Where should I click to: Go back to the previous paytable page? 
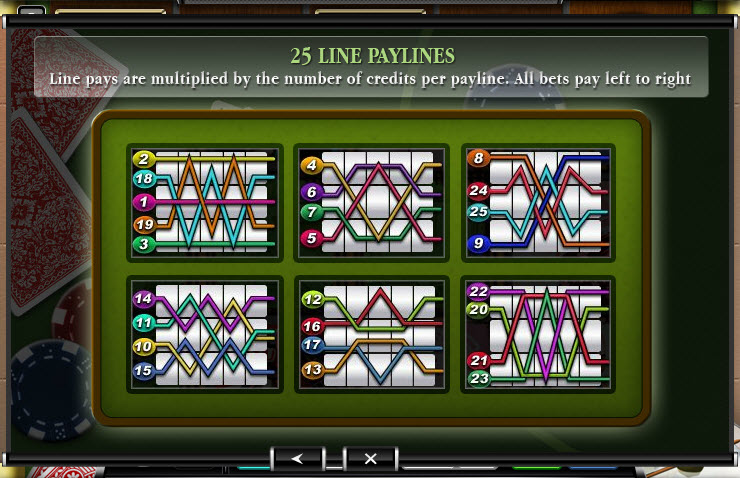point(298,458)
